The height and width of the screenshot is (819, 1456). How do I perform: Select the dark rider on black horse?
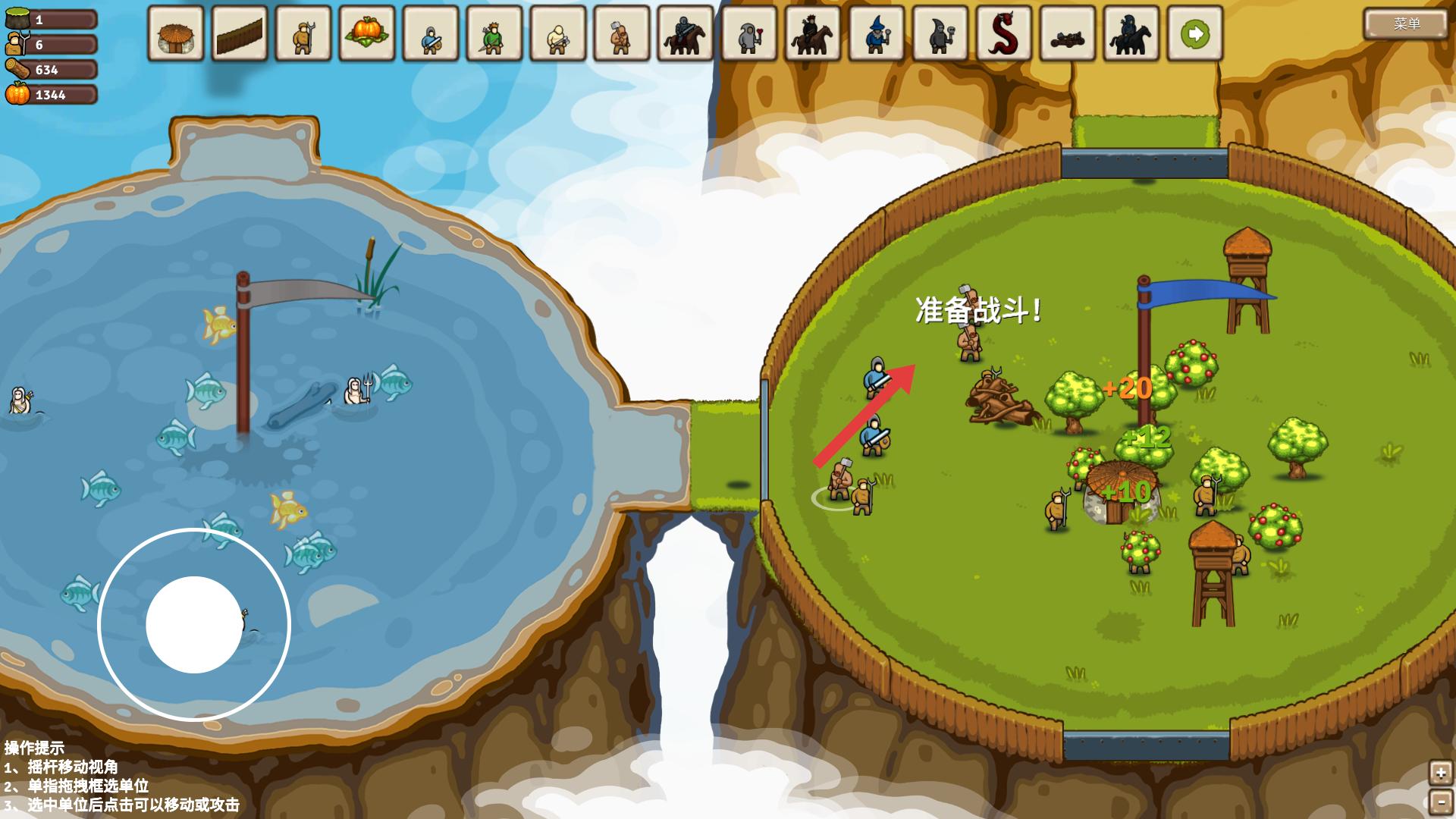pyautogui.click(x=1131, y=34)
